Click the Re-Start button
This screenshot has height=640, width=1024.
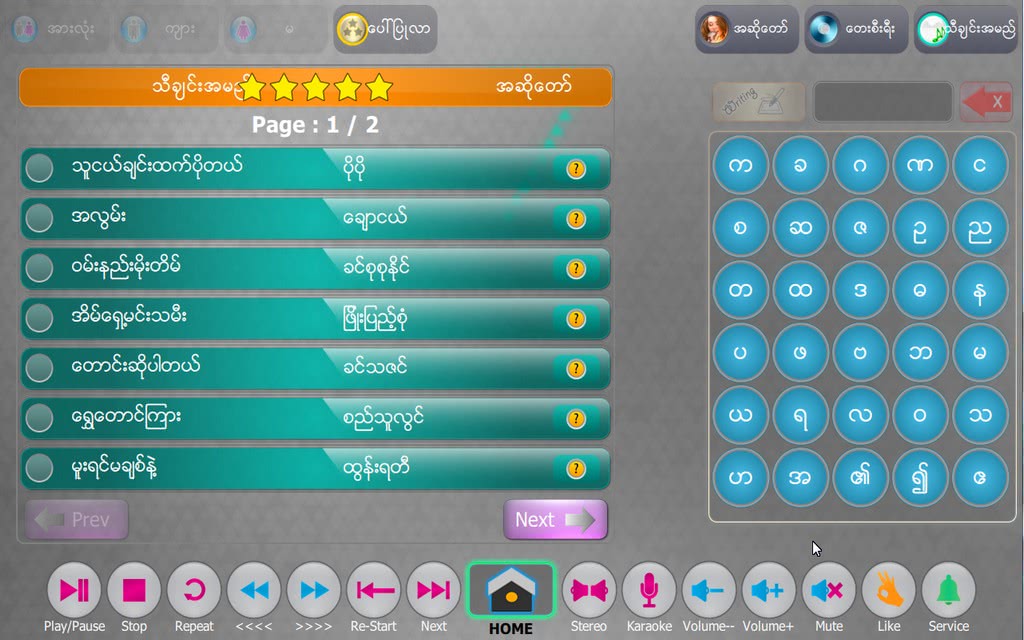coord(374,590)
